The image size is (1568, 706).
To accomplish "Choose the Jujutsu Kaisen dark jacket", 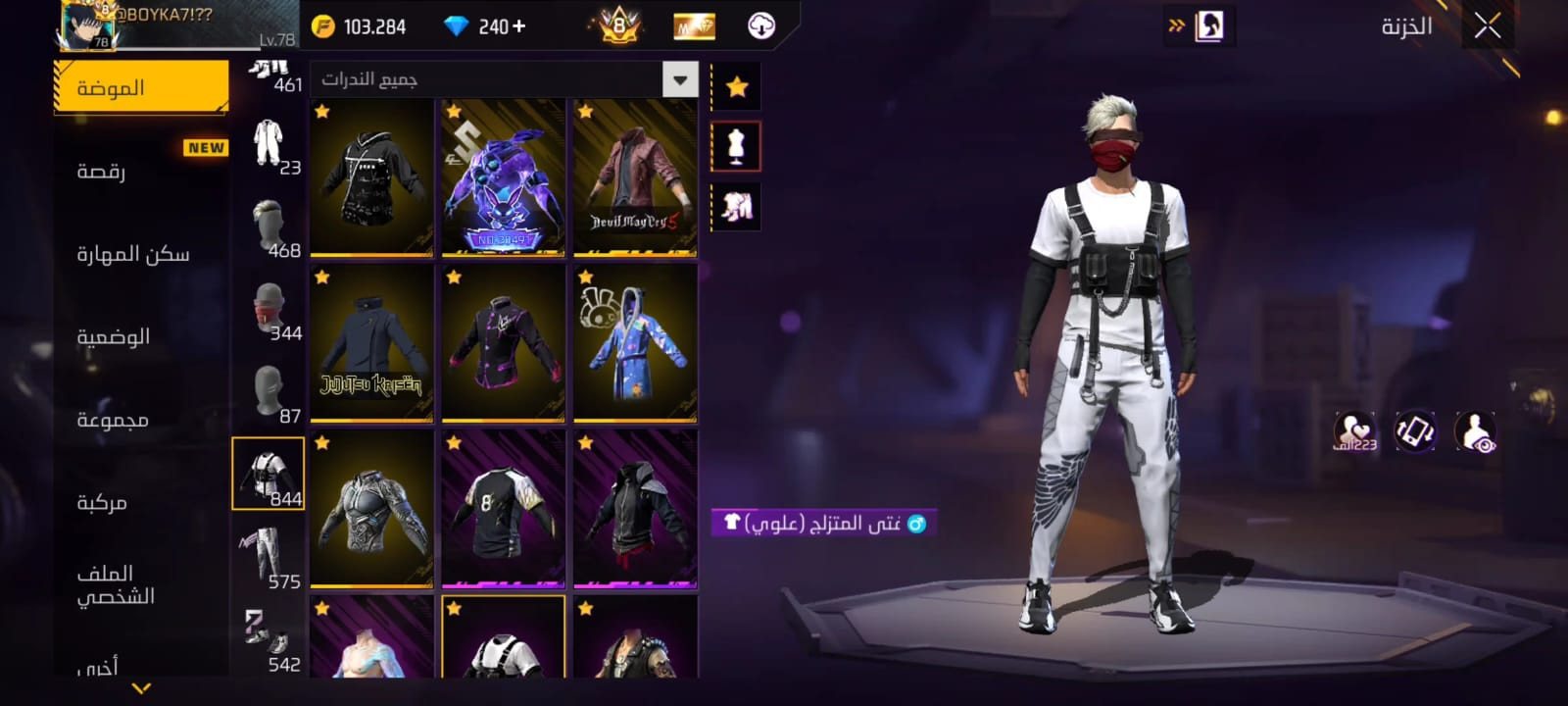I will [x=371, y=343].
